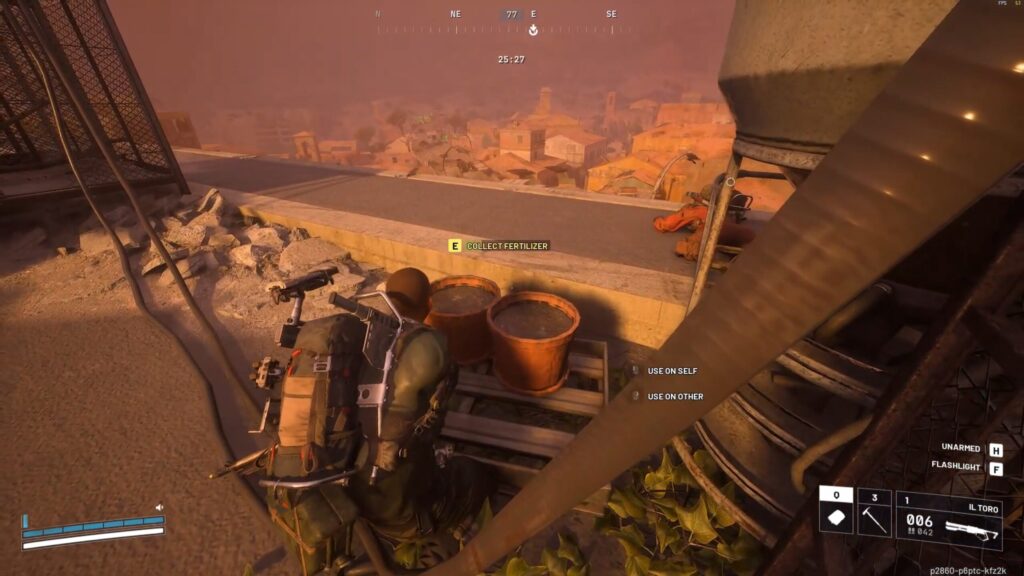
Task: Choose the Use On Self option
Action: (x=672, y=371)
